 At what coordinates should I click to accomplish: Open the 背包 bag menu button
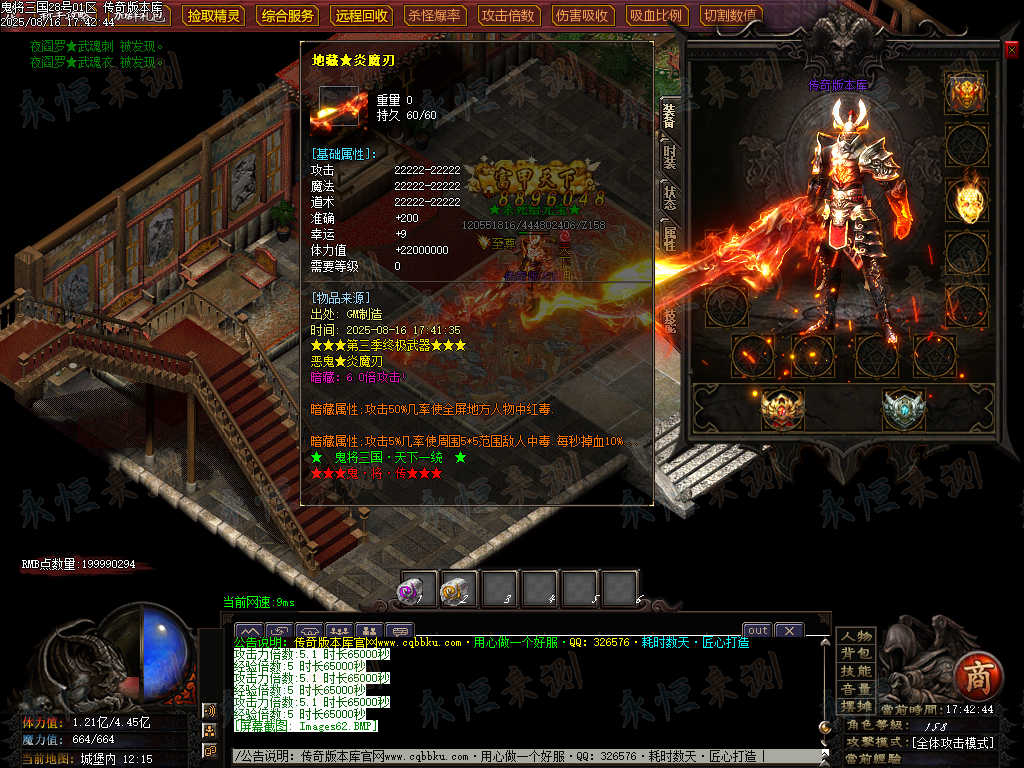(x=856, y=653)
